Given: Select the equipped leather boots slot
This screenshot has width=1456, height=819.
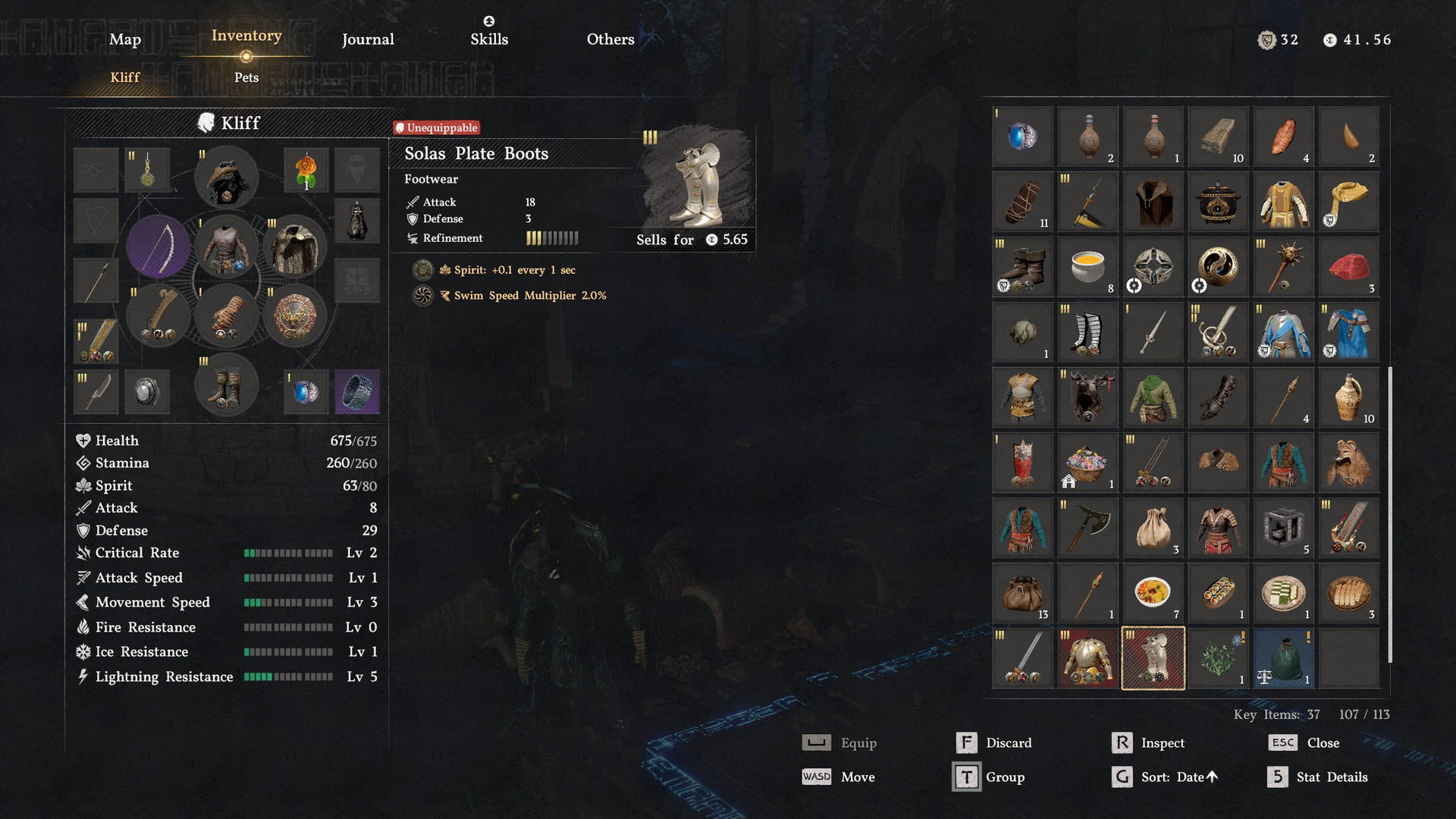Looking at the screenshot, I should (x=226, y=386).
